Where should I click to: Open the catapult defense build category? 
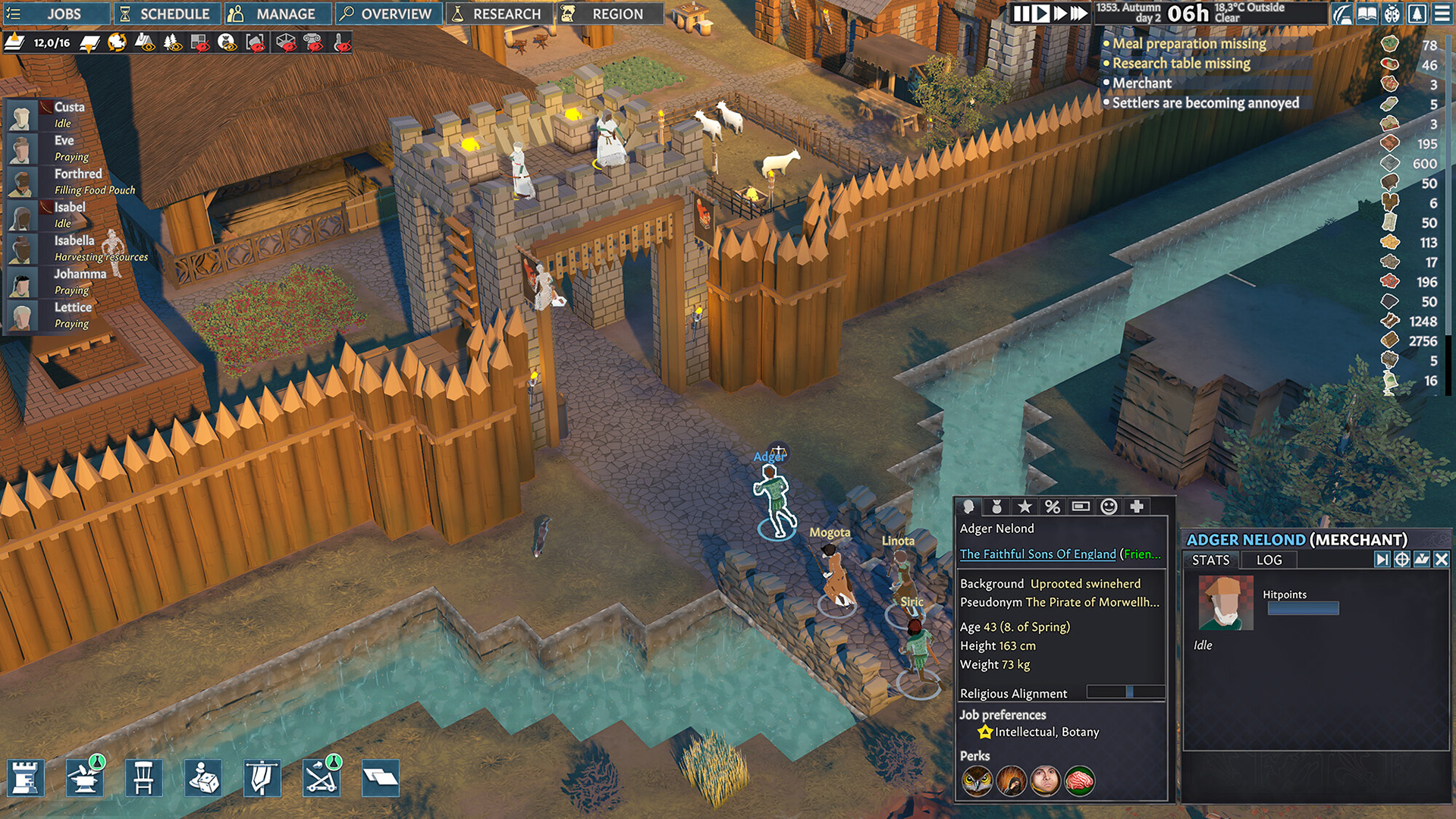[x=321, y=778]
